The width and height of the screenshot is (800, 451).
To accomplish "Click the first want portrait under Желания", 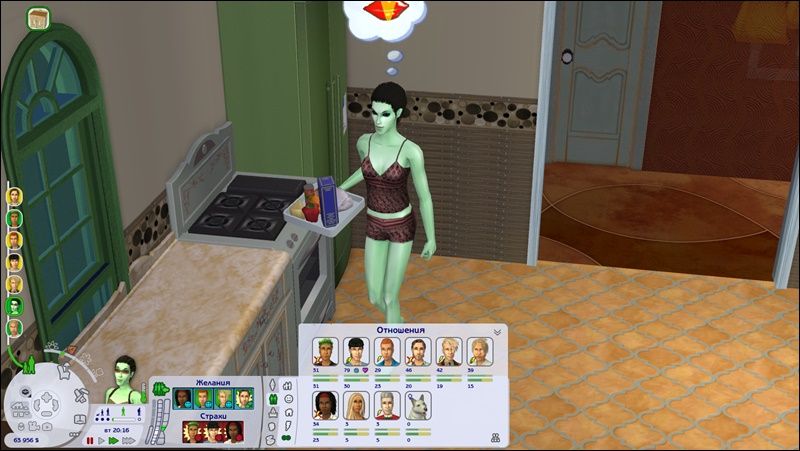I will 182,399.
